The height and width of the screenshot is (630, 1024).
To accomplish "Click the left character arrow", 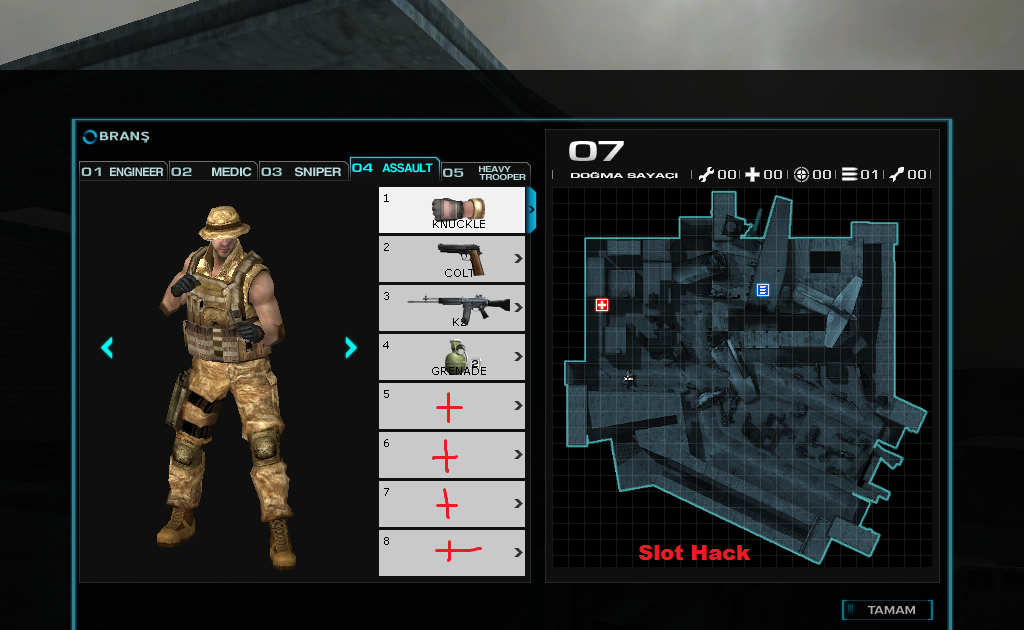I will (x=107, y=347).
